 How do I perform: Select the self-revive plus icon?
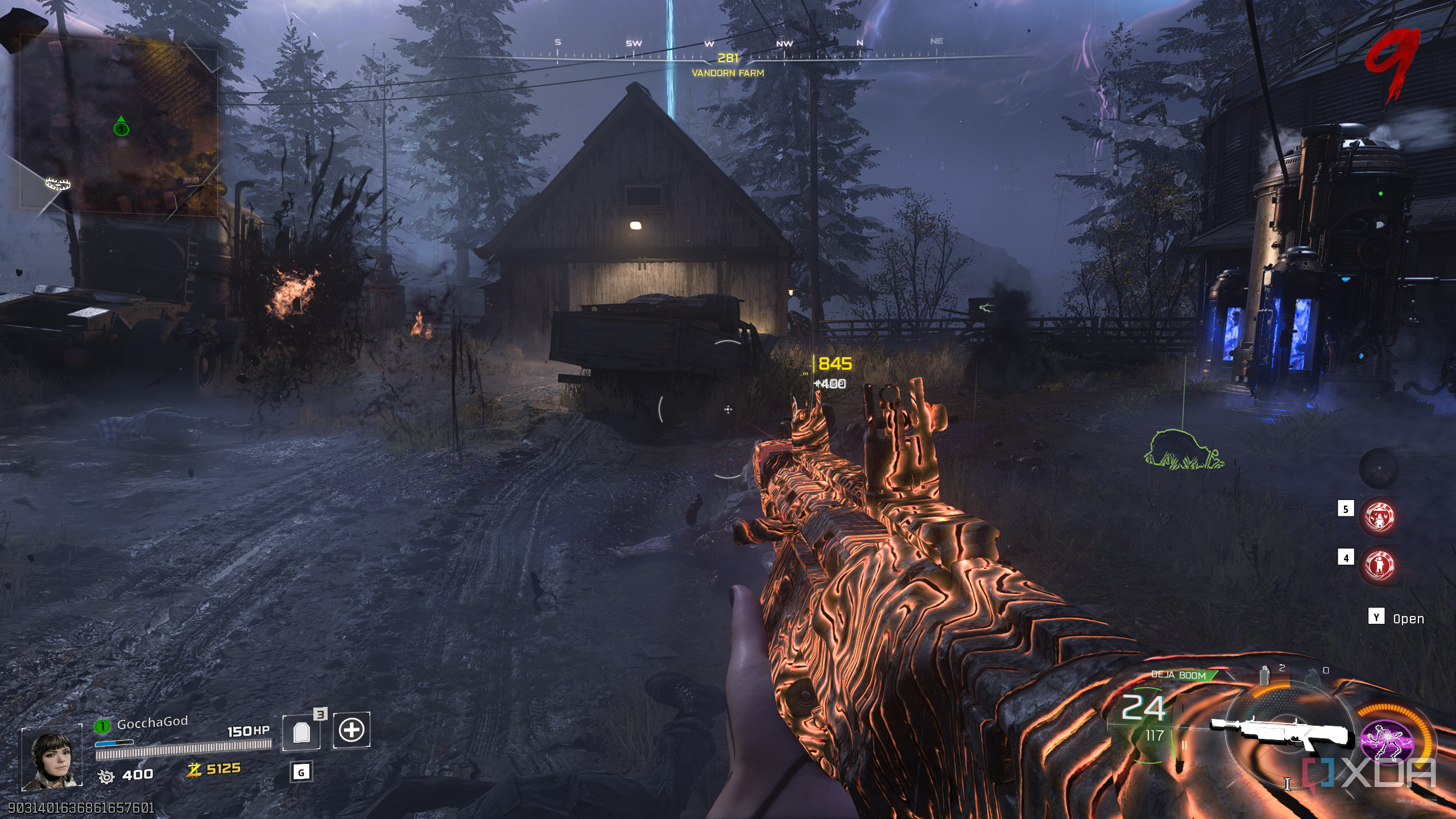(x=351, y=730)
